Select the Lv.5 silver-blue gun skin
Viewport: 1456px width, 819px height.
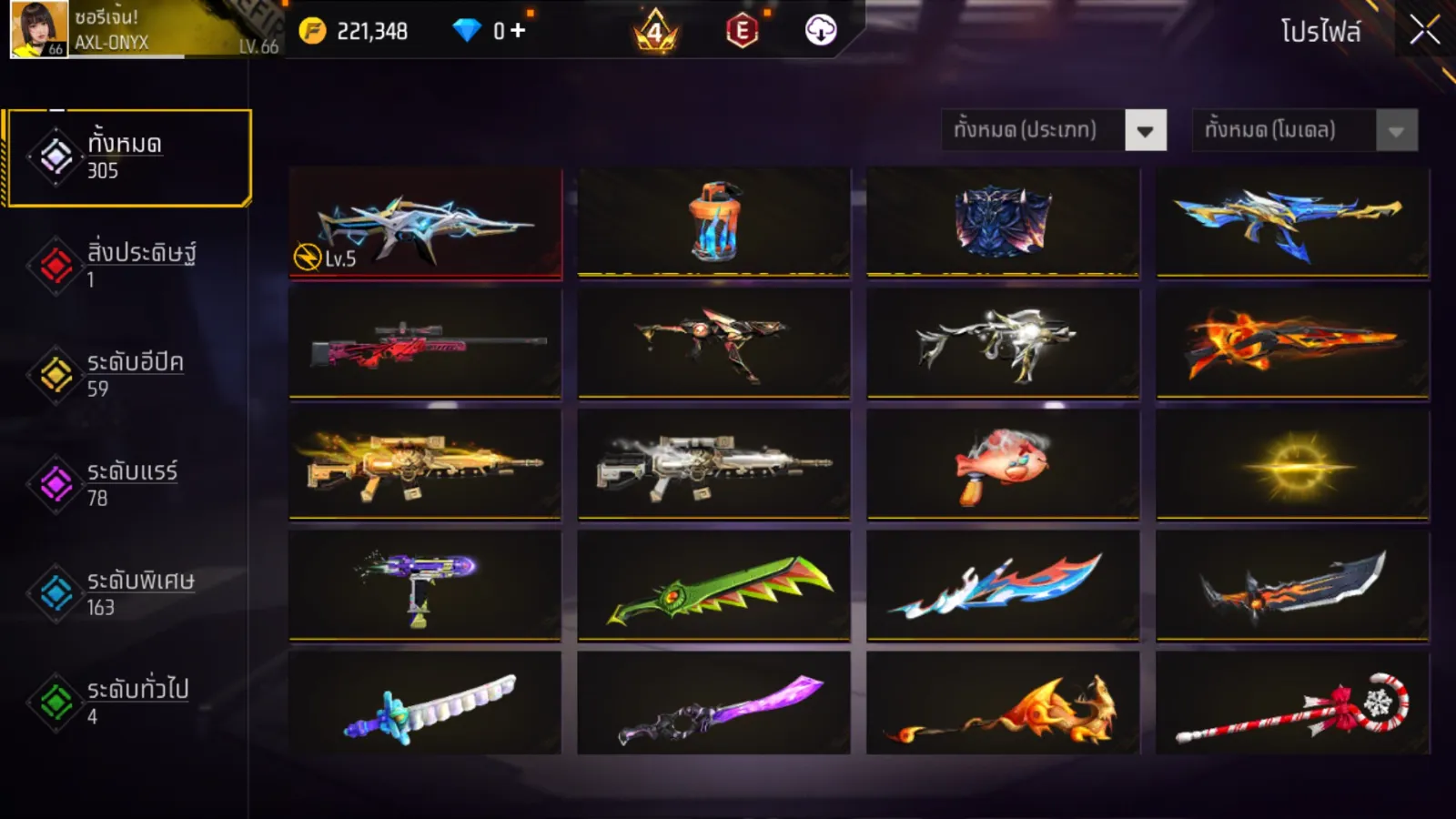pyautogui.click(x=425, y=222)
